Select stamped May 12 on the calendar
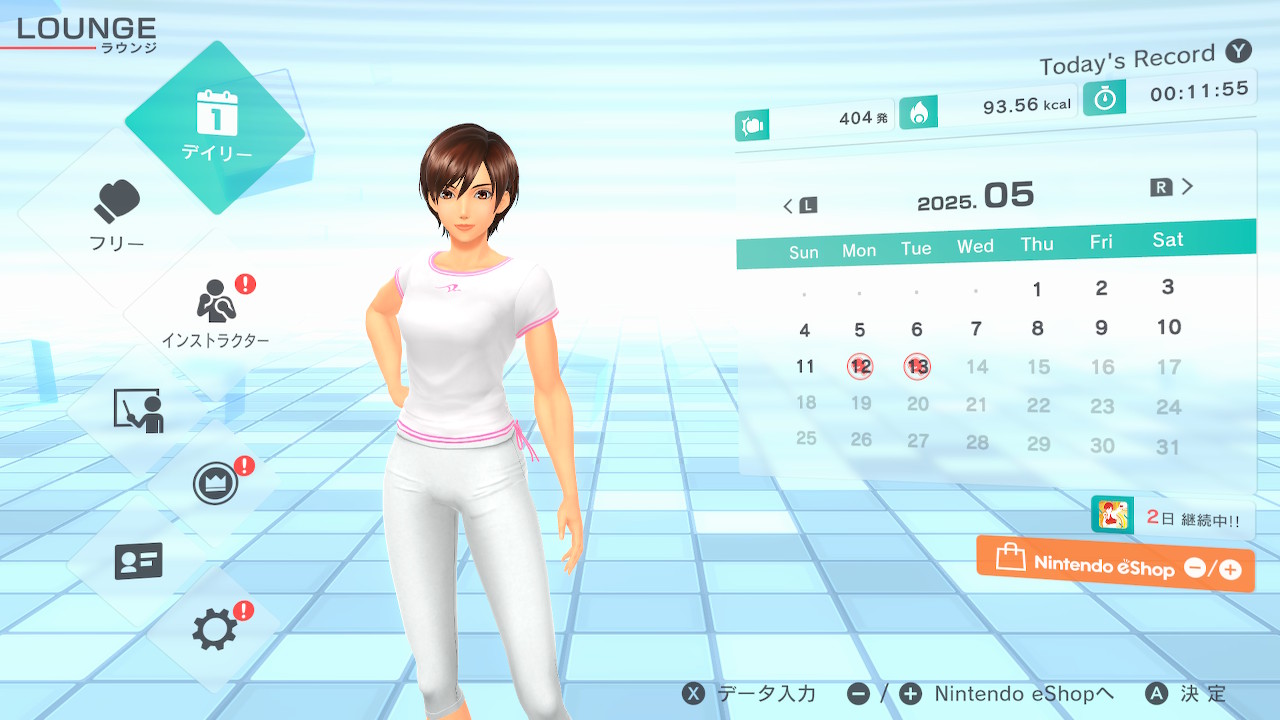 860,367
